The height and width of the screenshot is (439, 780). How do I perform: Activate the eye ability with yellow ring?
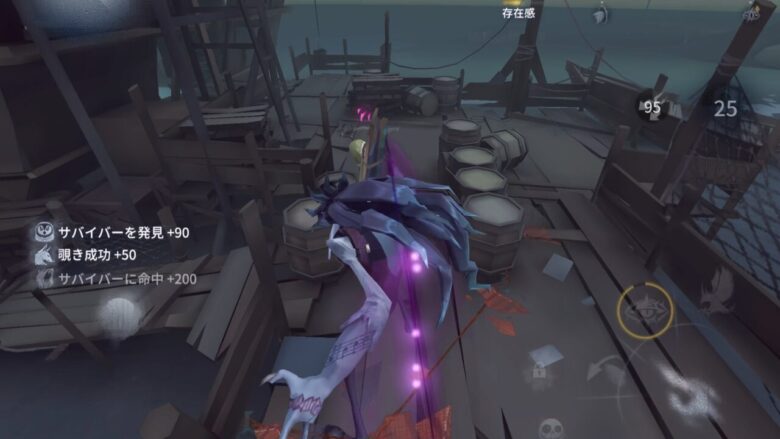[644, 311]
